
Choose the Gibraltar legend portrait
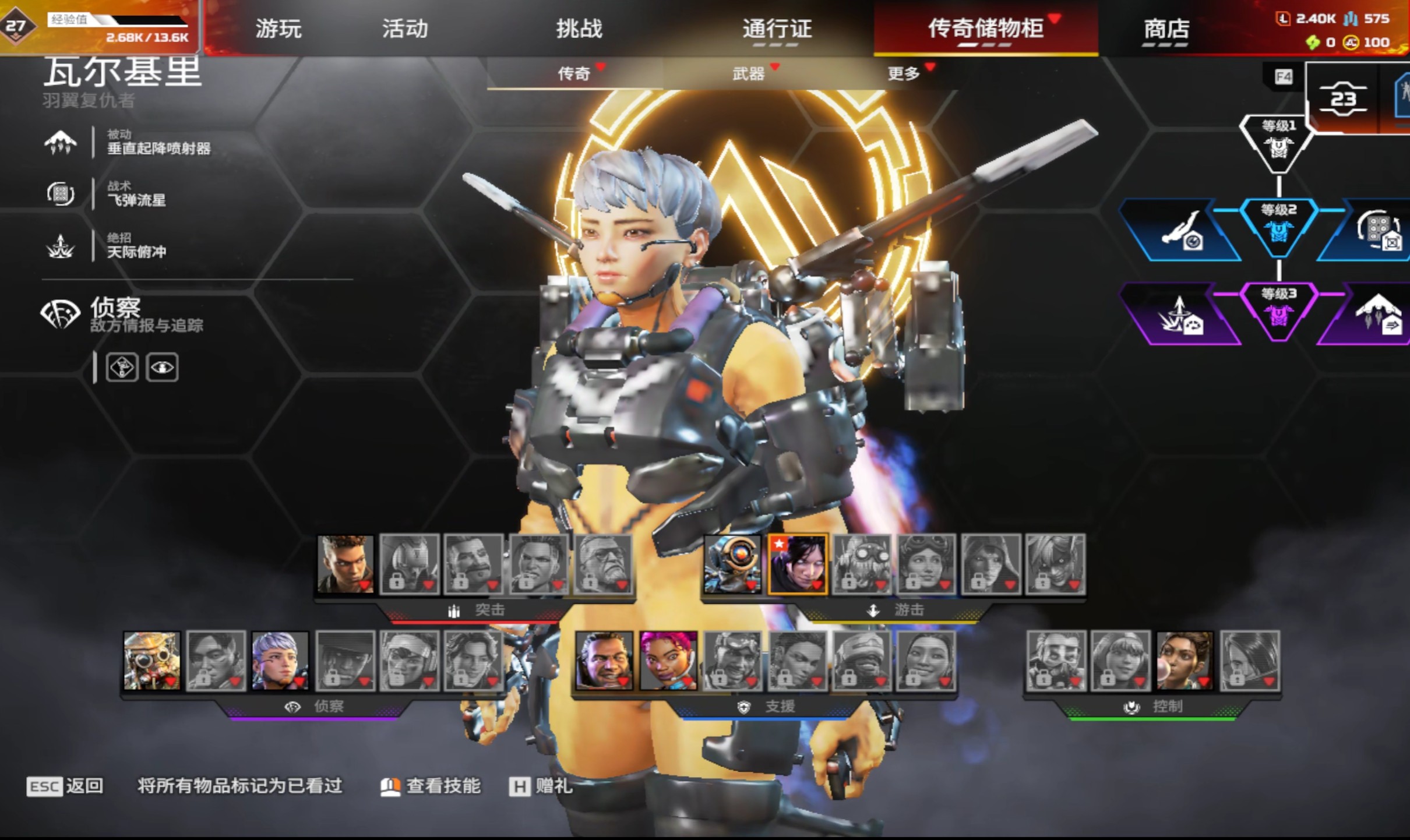click(x=604, y=661)
